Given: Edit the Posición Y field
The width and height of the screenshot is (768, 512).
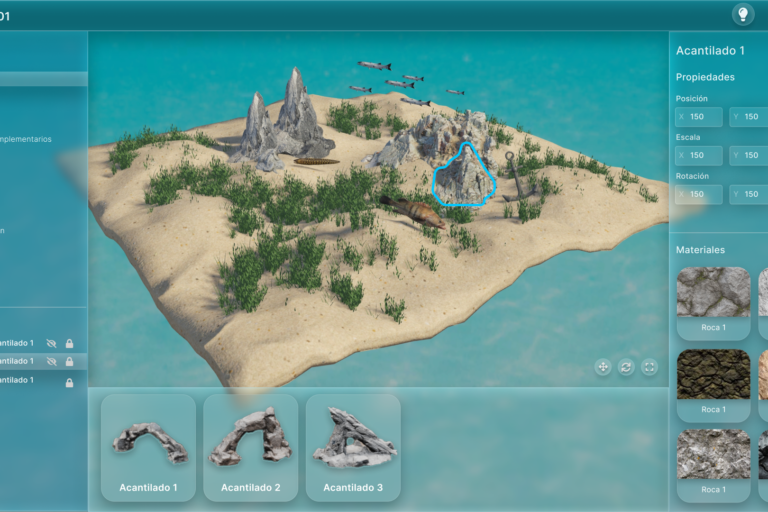Looking at the screenshot, I should coord(749,117).
